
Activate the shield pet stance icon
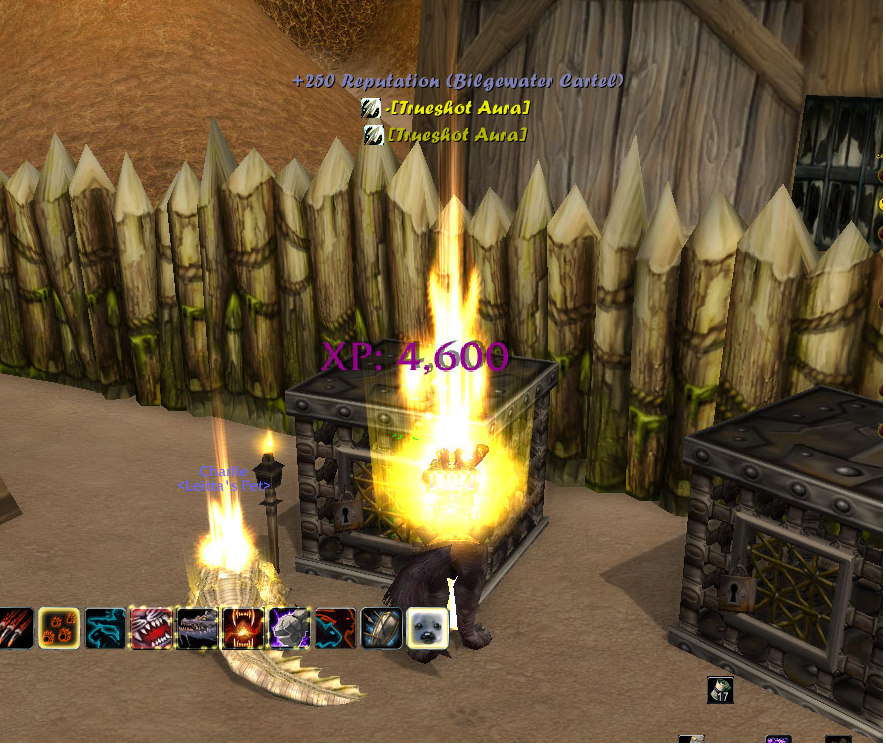tap(381, 628)
